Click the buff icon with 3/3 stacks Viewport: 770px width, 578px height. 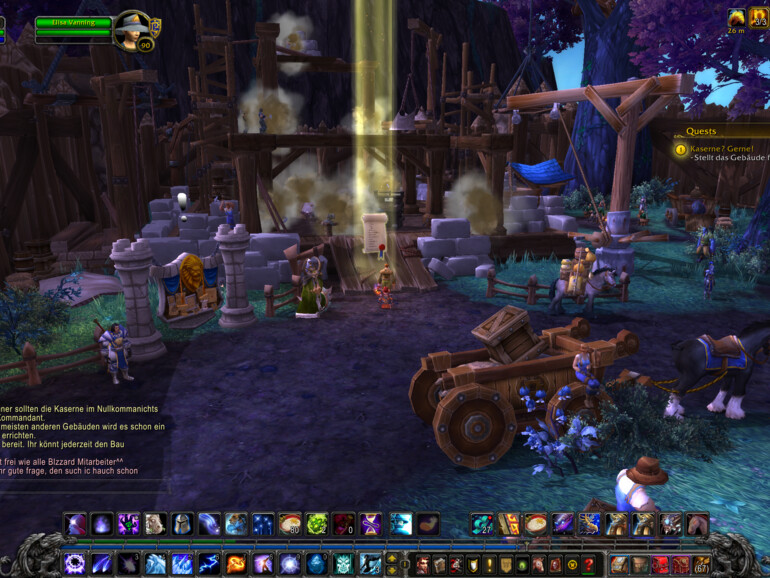(x=759, y=18)
